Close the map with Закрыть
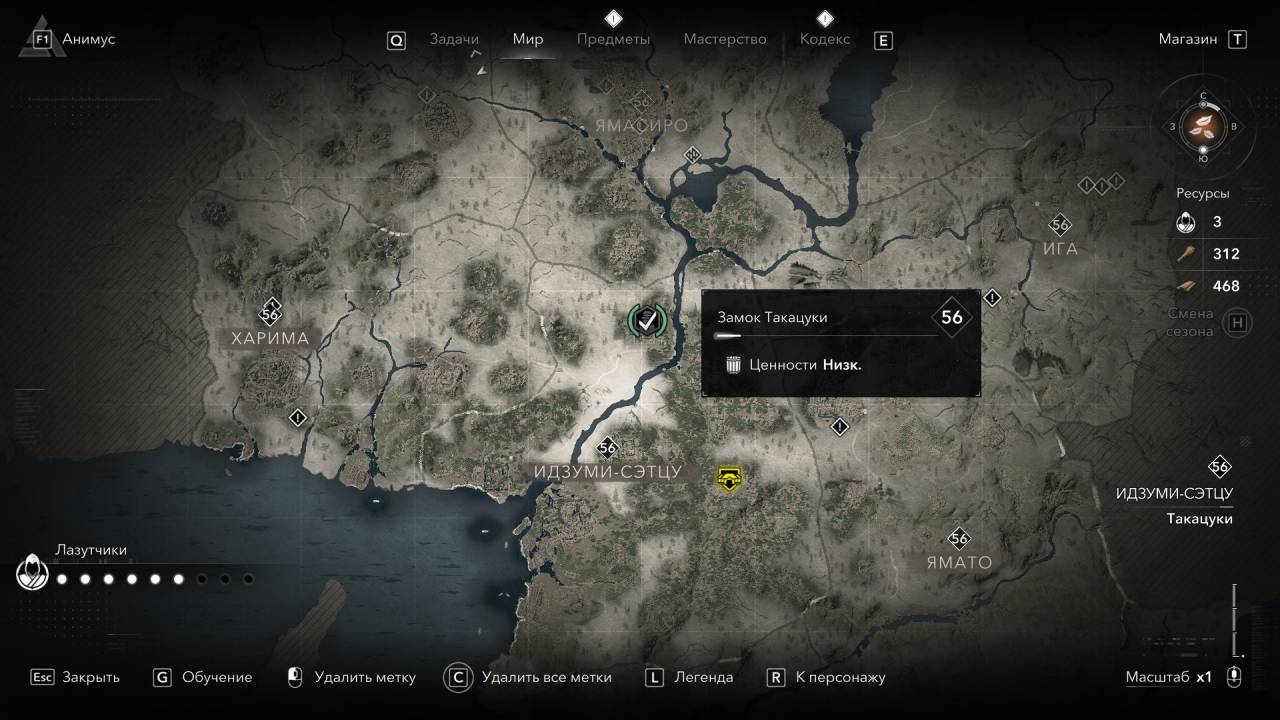Viewport: 1280px width, 720px height. (90, 677)
